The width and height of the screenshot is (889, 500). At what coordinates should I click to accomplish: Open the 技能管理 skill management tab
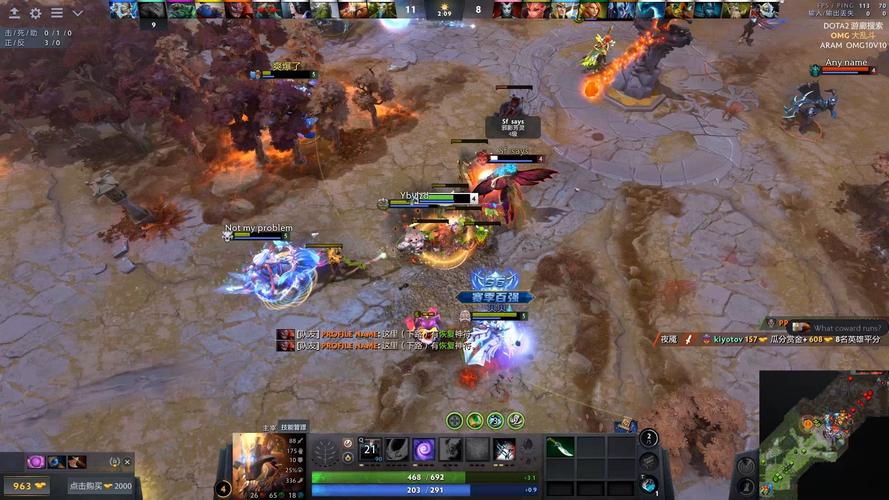pyautogui.click(x=293, y=427)
